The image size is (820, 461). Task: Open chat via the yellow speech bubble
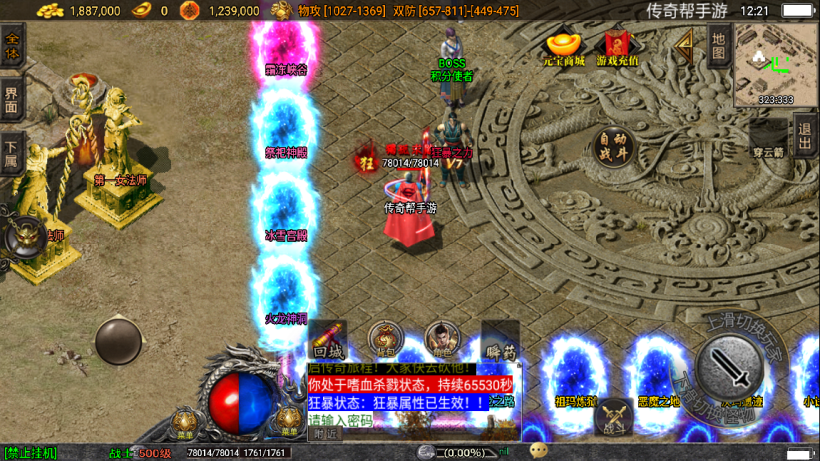[x=539, y=451]
